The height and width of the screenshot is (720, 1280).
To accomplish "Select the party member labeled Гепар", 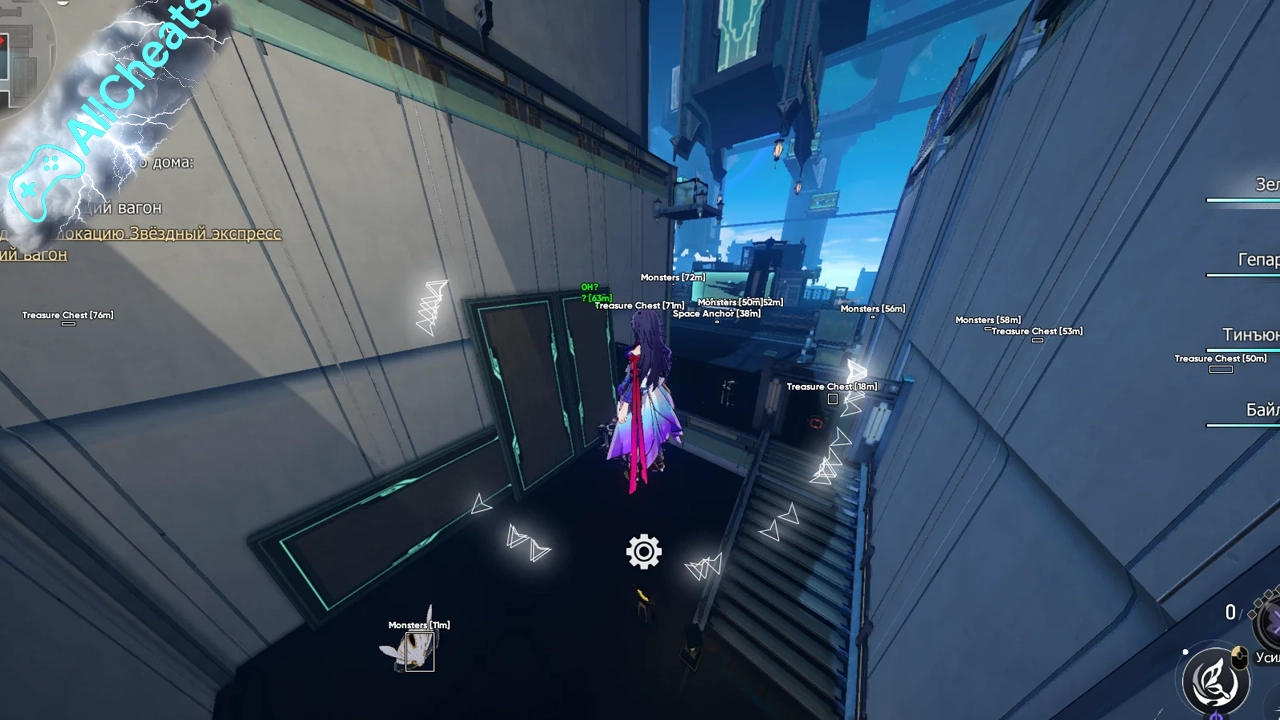I will point(1258,260).
